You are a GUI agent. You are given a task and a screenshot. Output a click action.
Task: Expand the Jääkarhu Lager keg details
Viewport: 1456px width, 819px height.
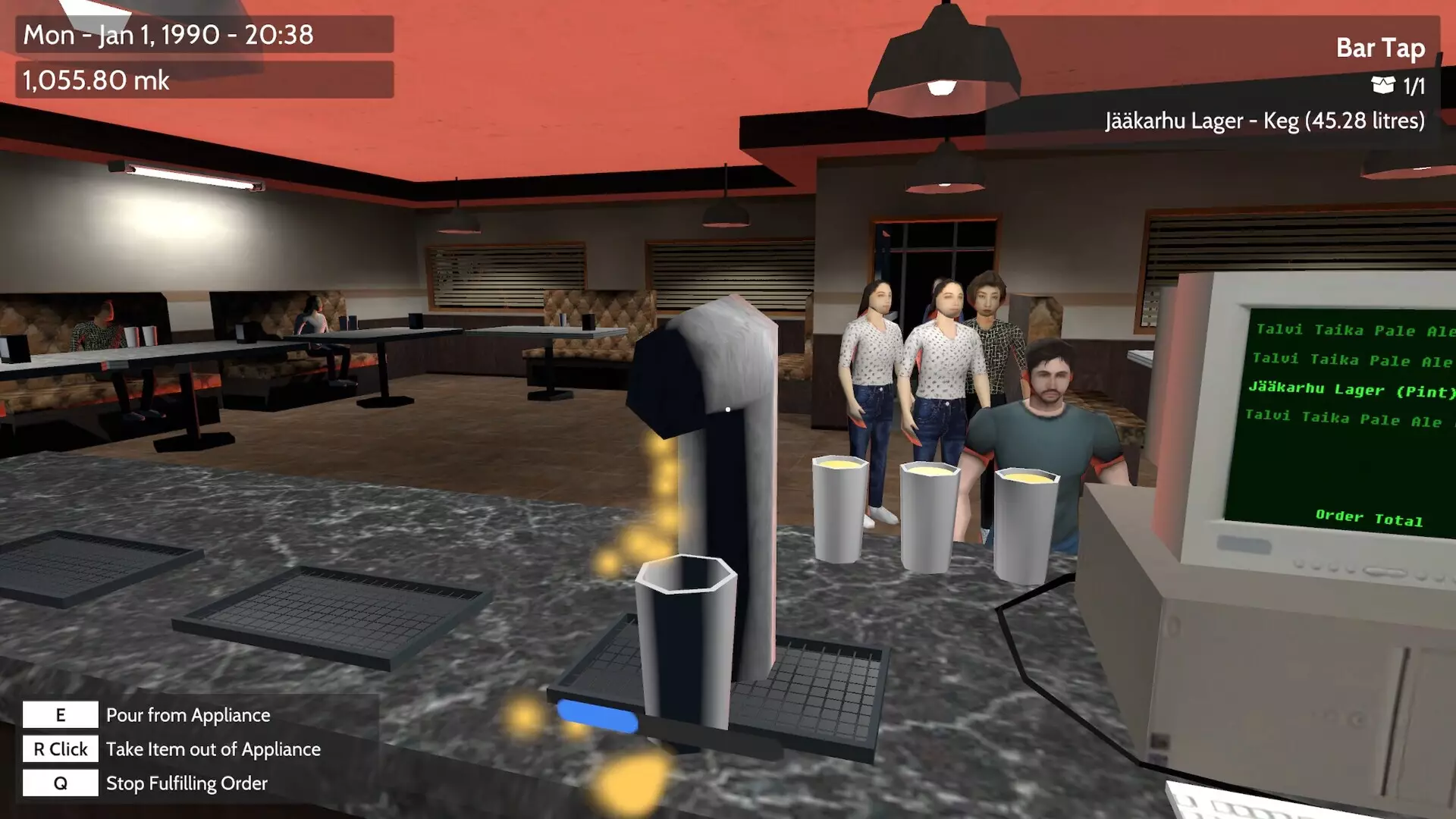point(1266,120)
